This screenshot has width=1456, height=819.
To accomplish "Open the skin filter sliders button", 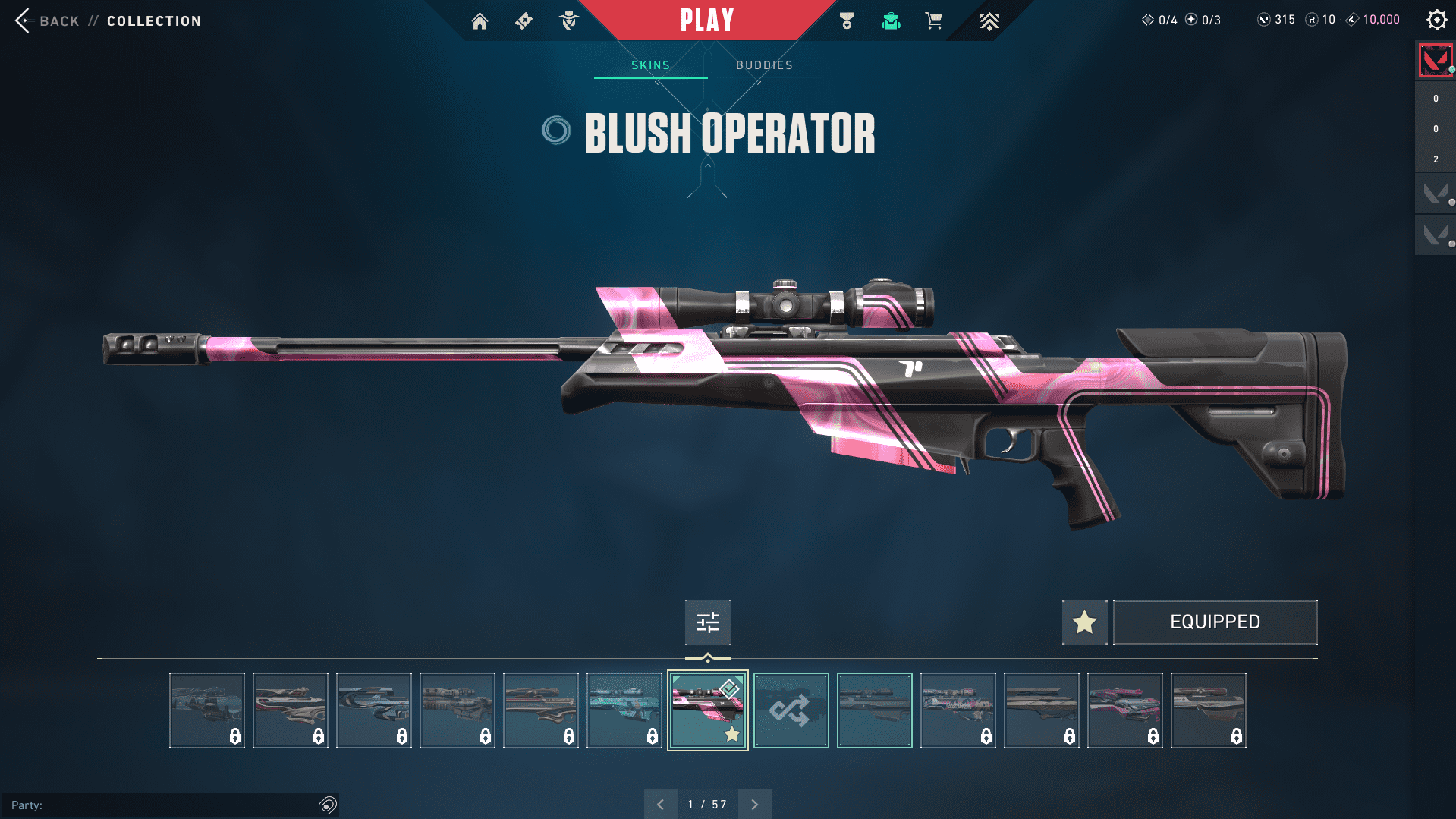I will 707,622.
